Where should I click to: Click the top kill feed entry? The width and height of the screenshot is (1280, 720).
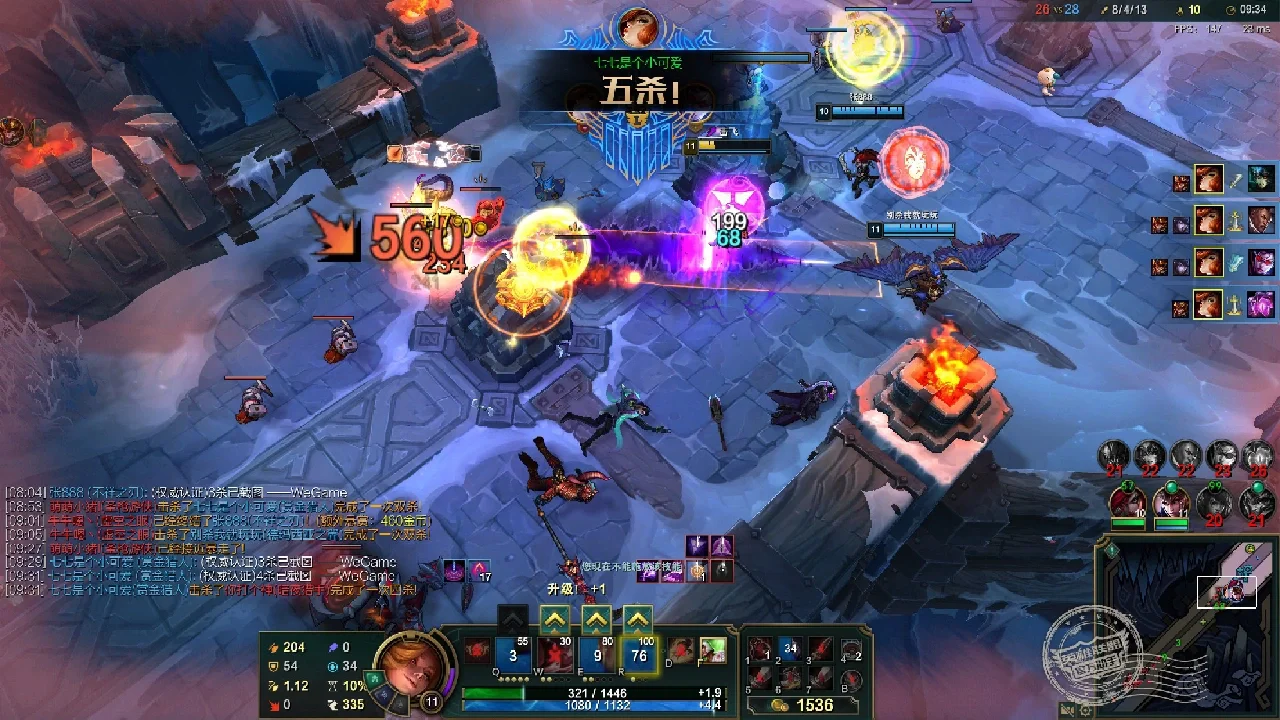pyautogui.click(x=1226, y=180)
